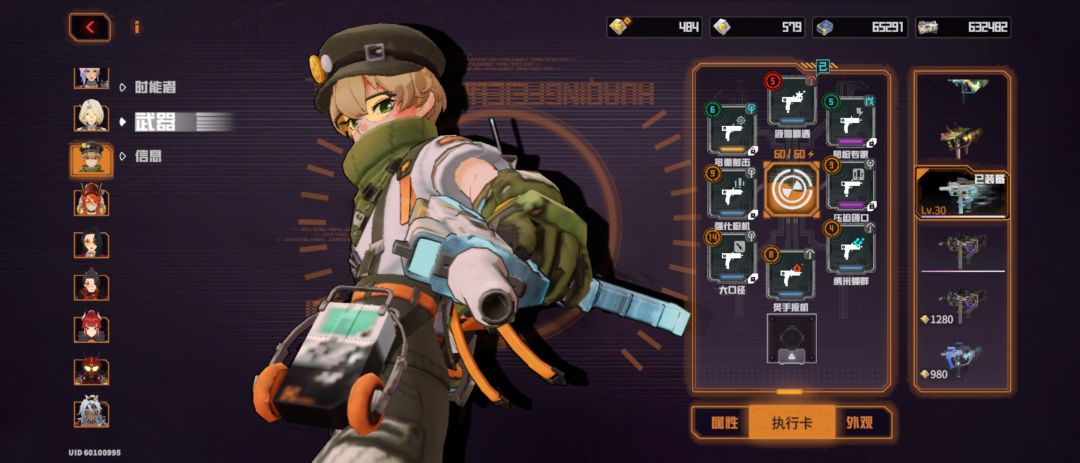Open the 信息 info menu entry
This screenshot has height=463, width=1080.
click(148, 156)
